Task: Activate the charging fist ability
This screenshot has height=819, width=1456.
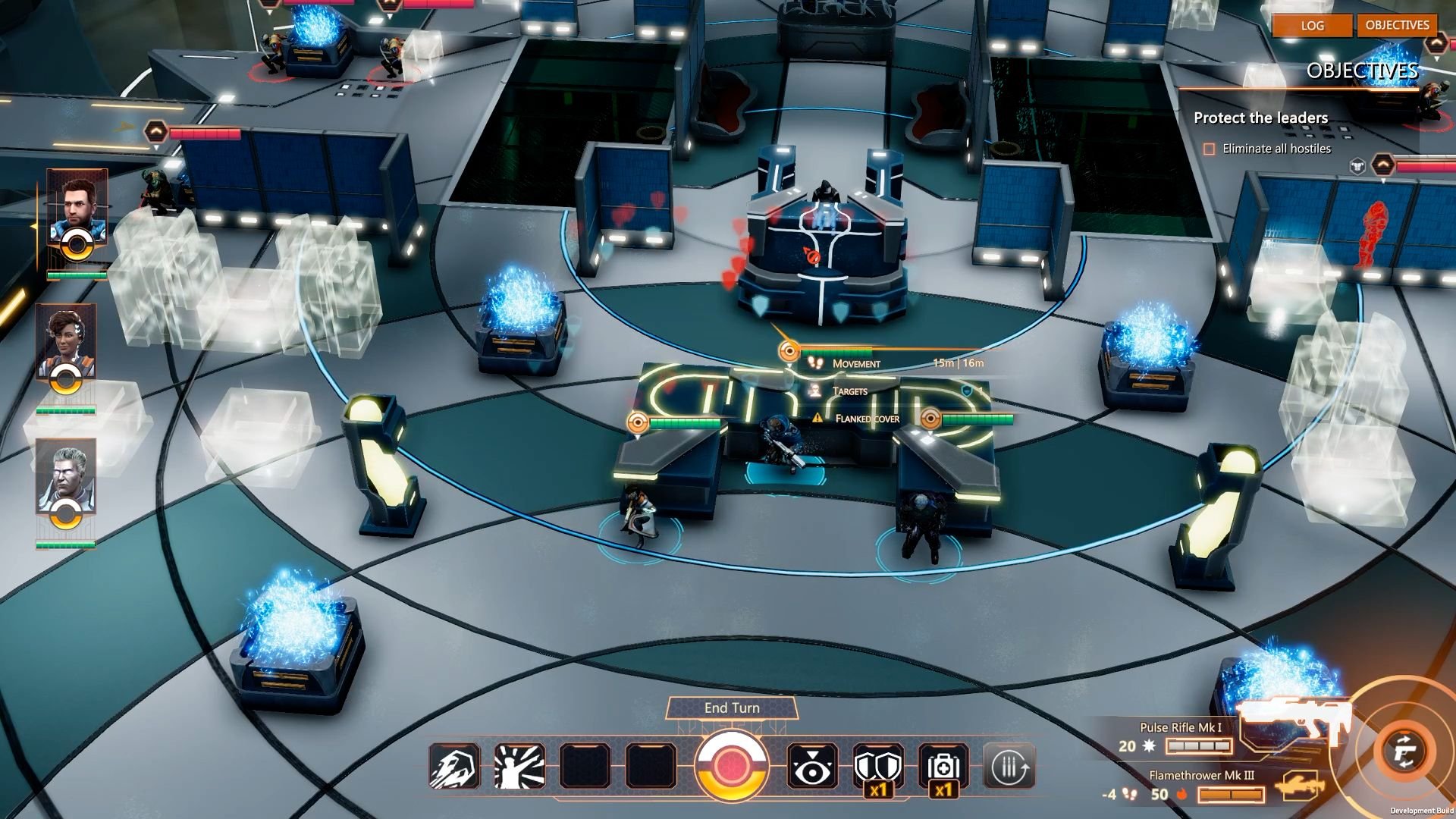Action: [454, 766]
